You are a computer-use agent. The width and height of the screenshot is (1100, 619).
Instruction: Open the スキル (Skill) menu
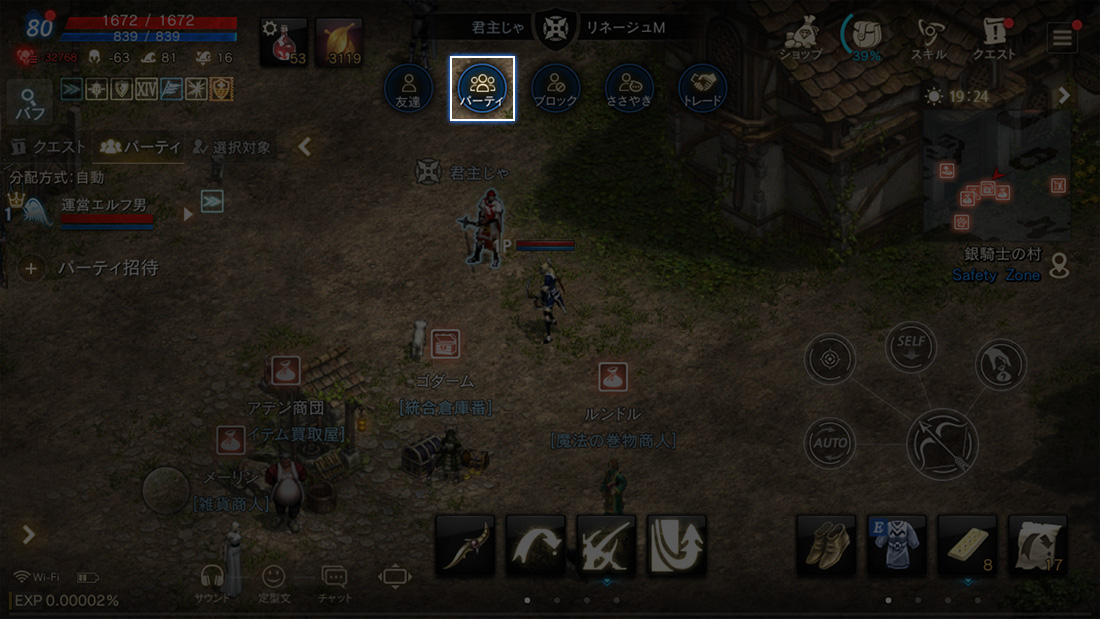(x=929, y=38)
